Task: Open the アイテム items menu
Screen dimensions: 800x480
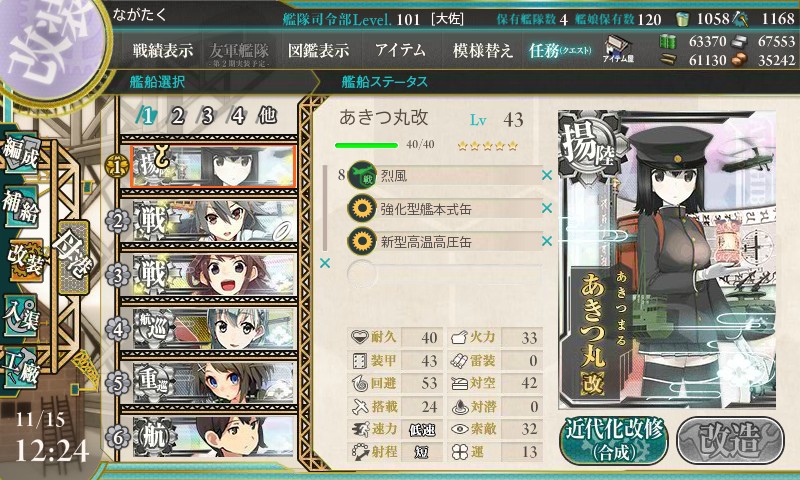Action: tap(400, 50)
